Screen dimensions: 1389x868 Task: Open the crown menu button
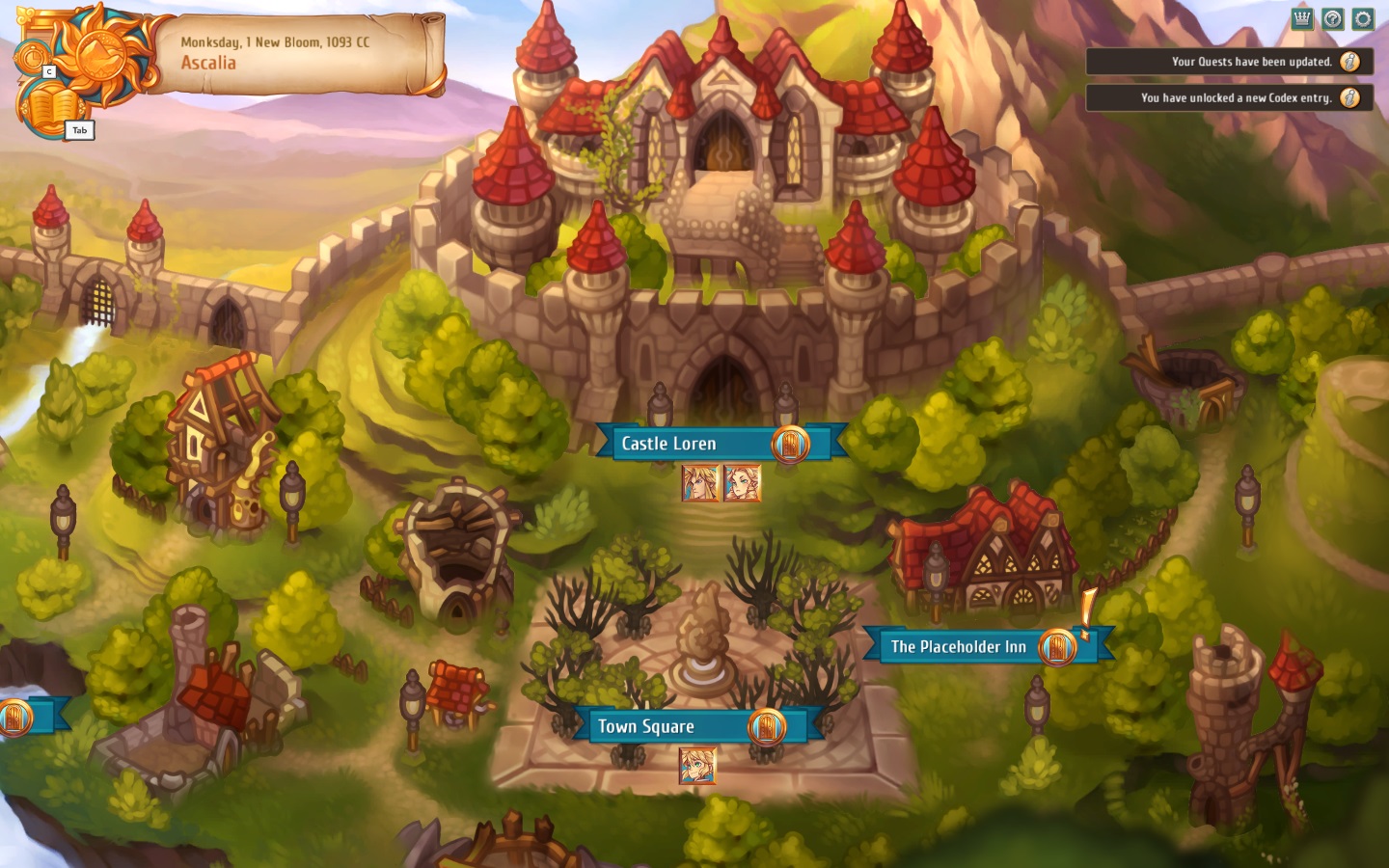tap(1302, 18)
